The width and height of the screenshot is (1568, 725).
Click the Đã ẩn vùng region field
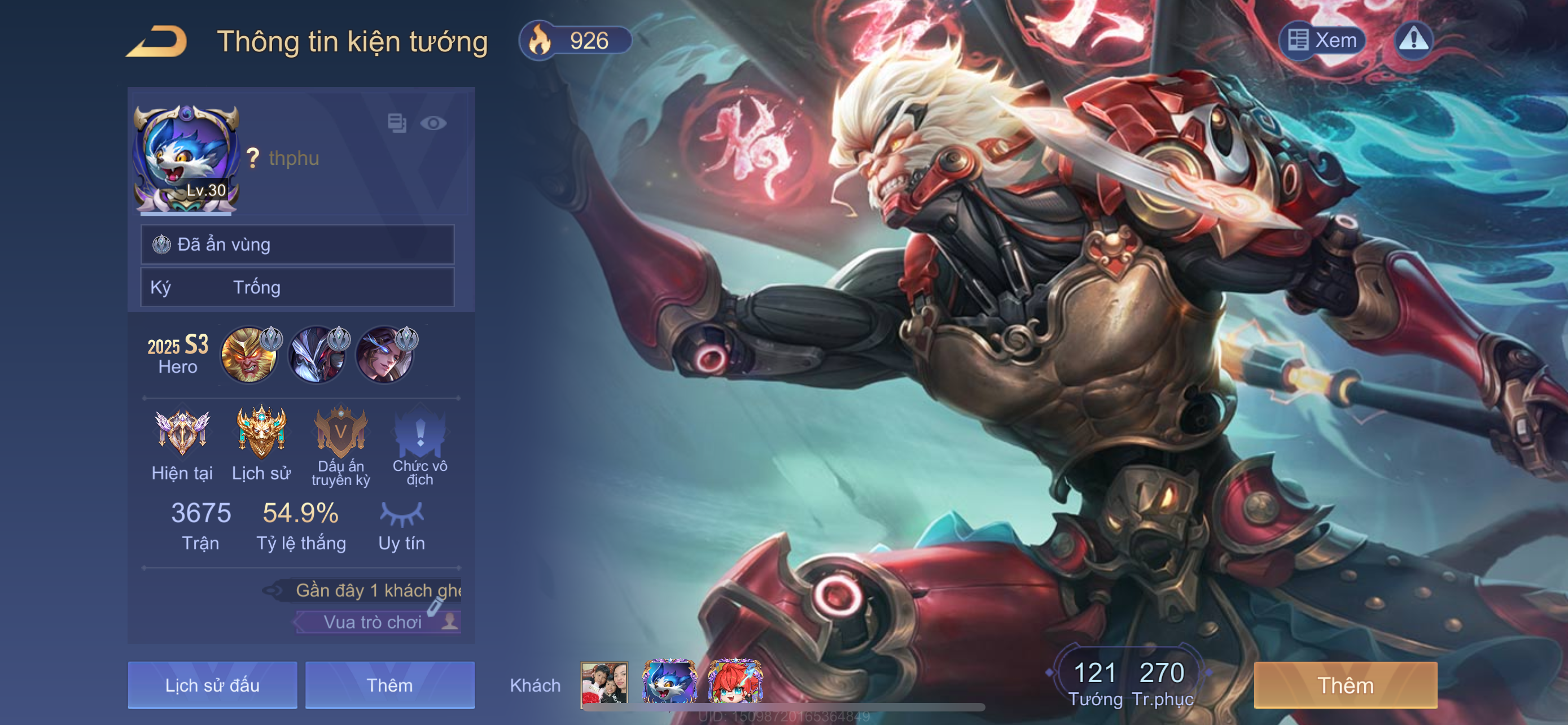click(297, 244)
